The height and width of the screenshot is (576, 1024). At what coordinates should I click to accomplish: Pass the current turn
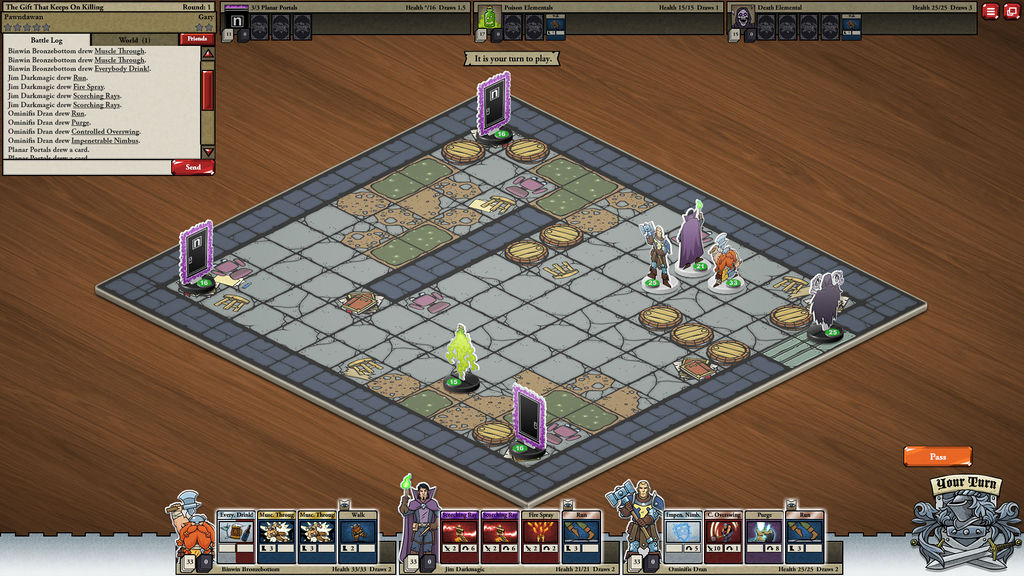[937, 456]
